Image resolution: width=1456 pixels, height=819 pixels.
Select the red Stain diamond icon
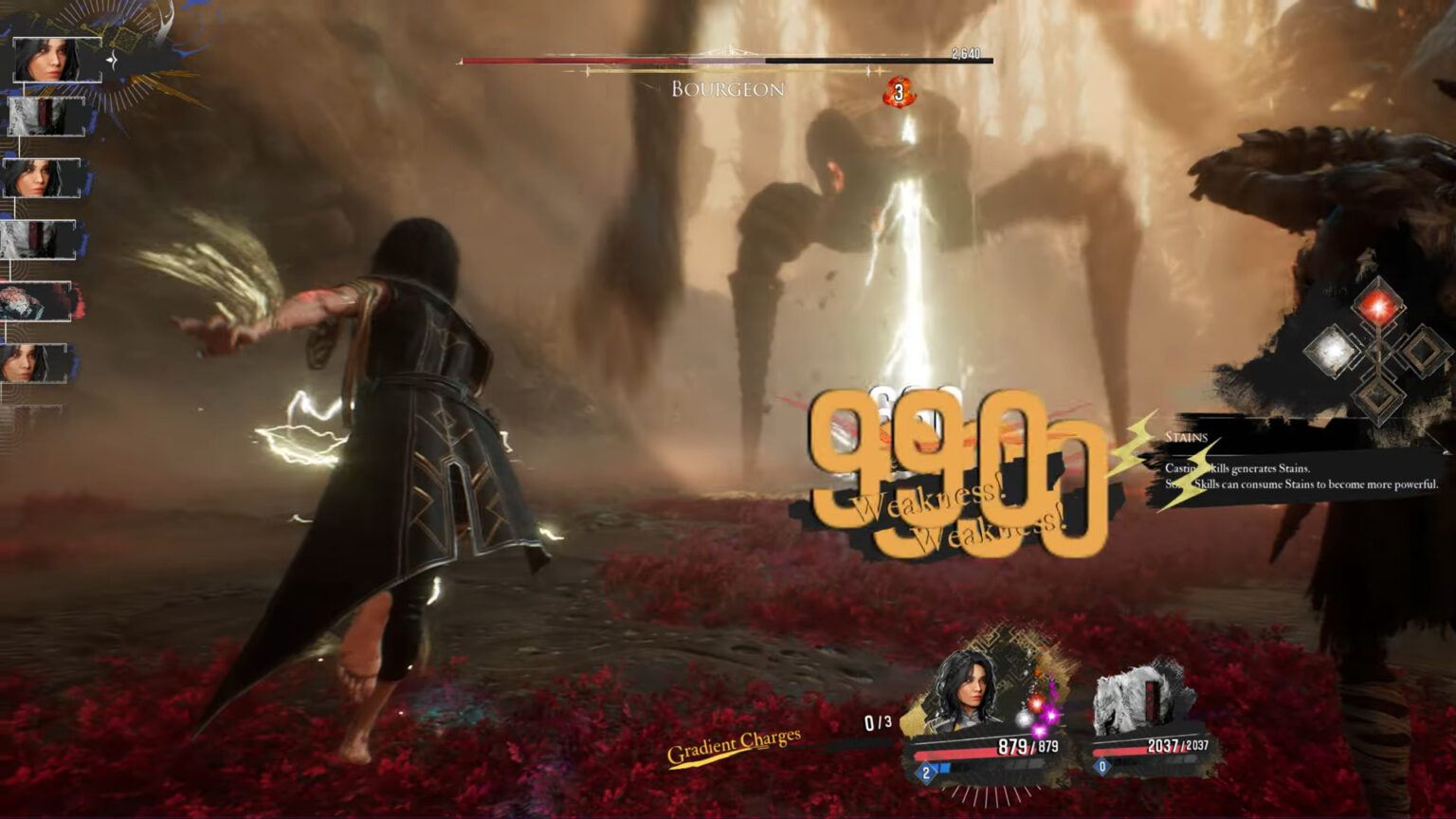click(x=1378, y=307)
